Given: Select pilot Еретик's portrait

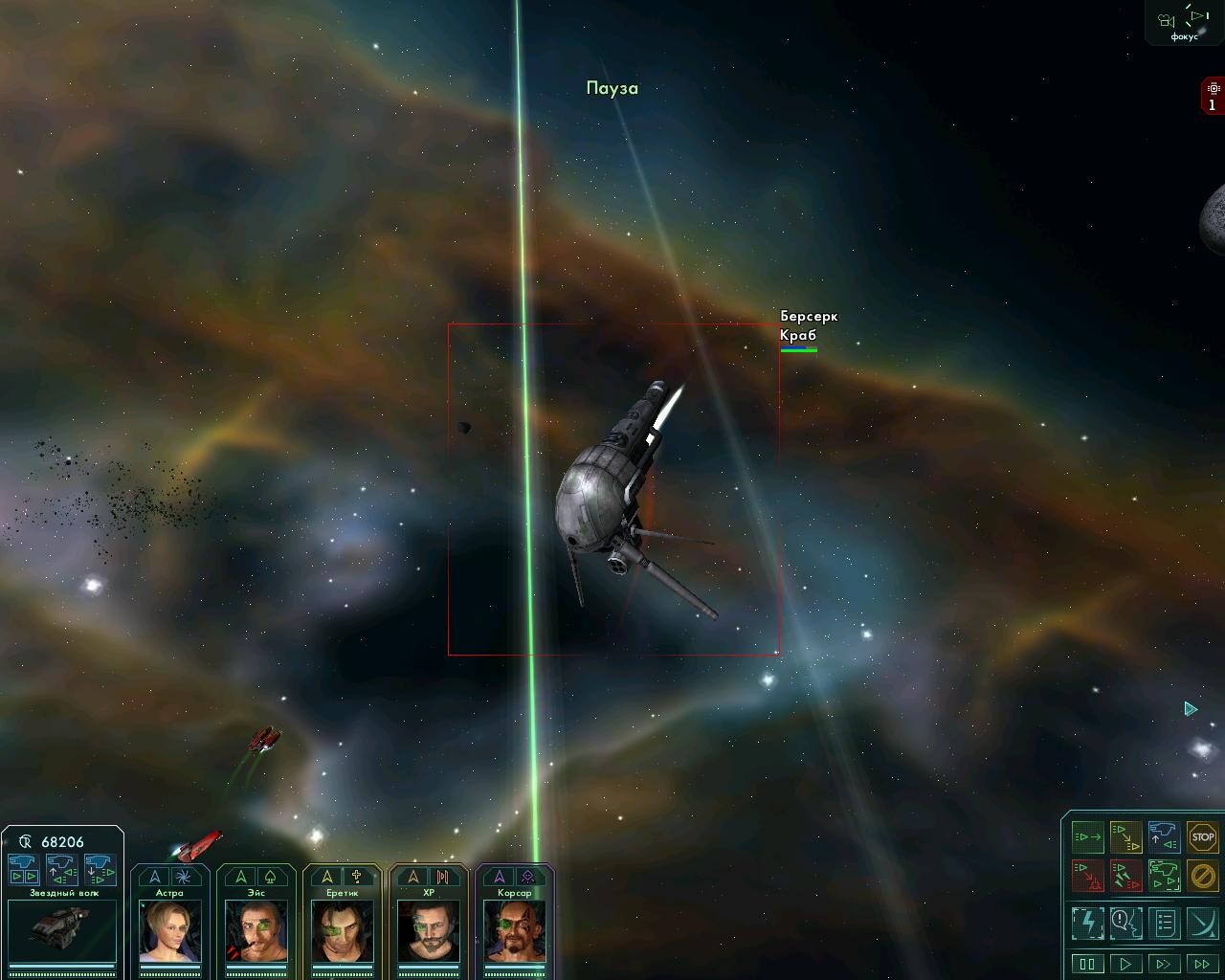Looking at the screenshot, I should (342, 930).
